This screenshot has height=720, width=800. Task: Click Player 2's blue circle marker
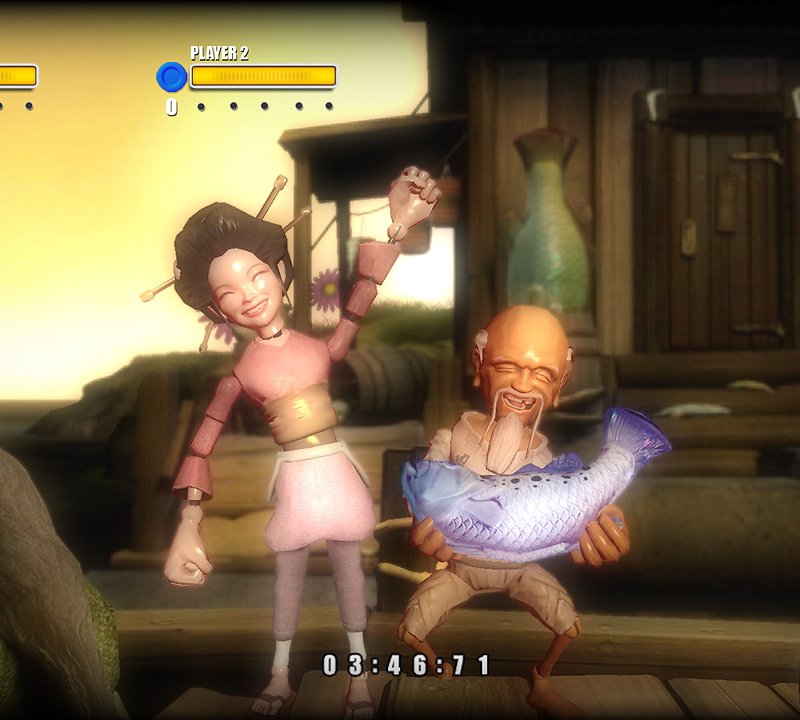pyautogui.click(x=172, y=77)
